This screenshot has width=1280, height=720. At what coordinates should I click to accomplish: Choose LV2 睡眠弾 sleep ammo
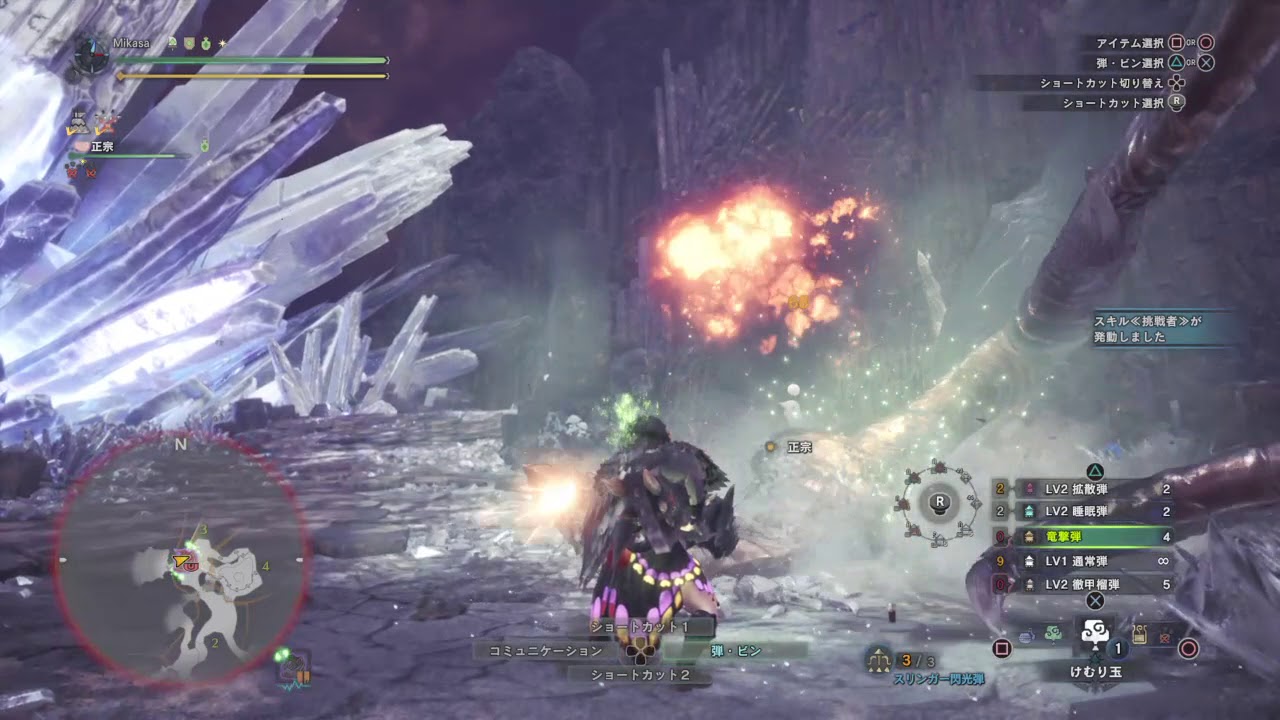1088,512
